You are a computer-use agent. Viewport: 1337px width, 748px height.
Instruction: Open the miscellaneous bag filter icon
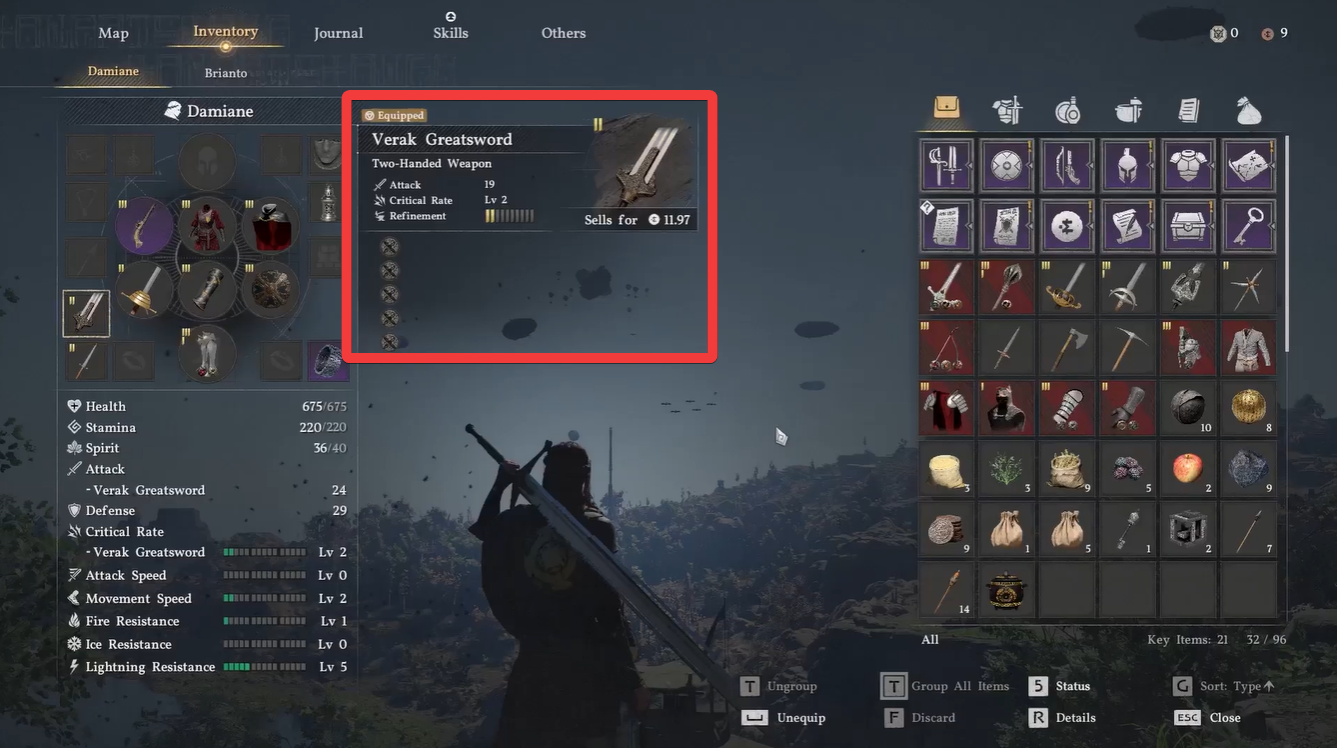(x=1248, y=110)
